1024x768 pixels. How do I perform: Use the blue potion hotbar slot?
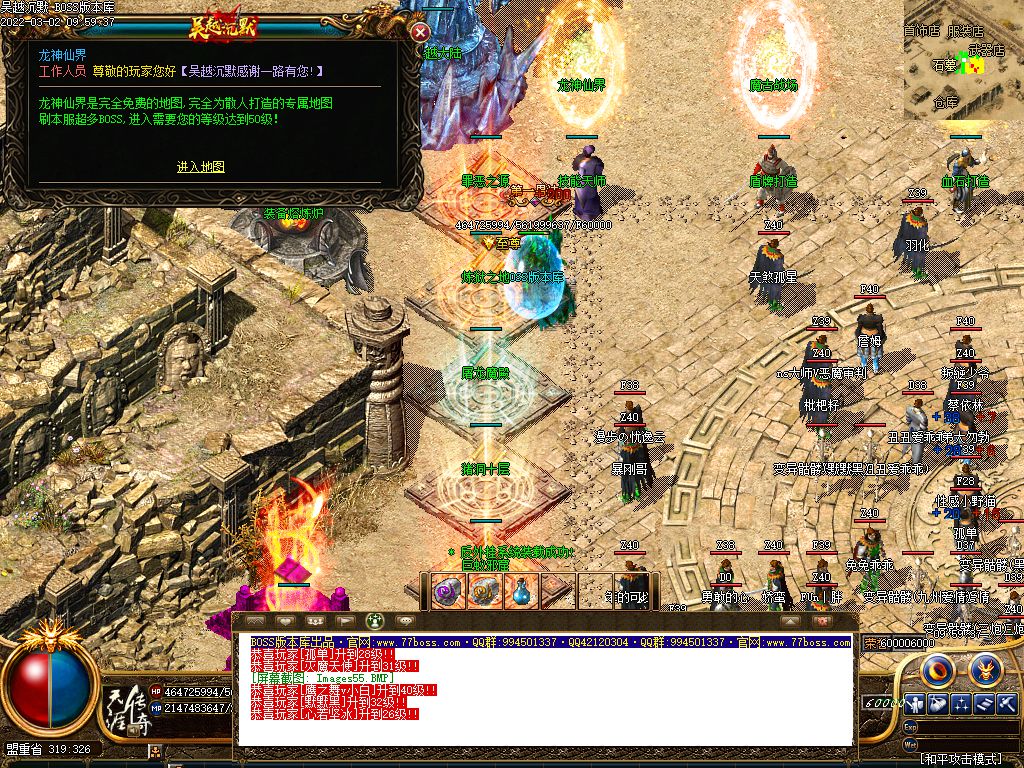pyautogui.click(x=521, y=591)
